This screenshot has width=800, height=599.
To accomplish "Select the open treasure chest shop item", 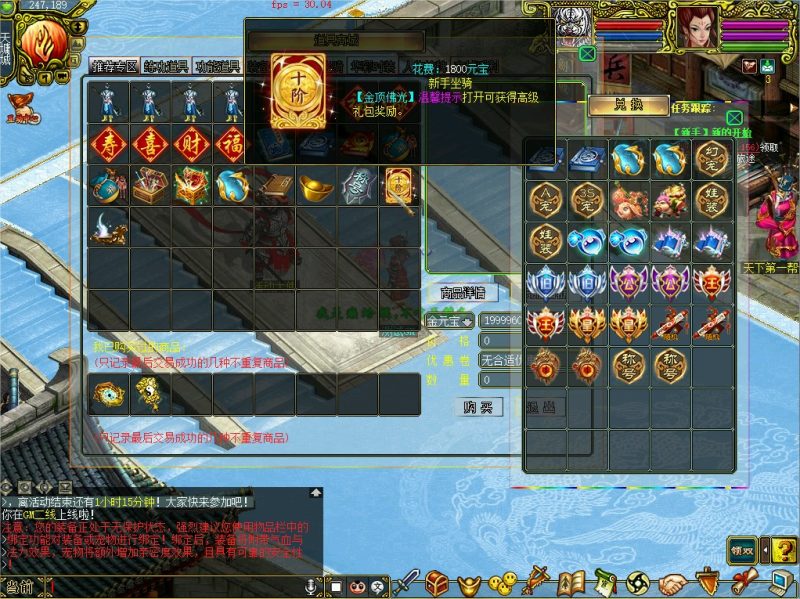I will tap(148, 185).
